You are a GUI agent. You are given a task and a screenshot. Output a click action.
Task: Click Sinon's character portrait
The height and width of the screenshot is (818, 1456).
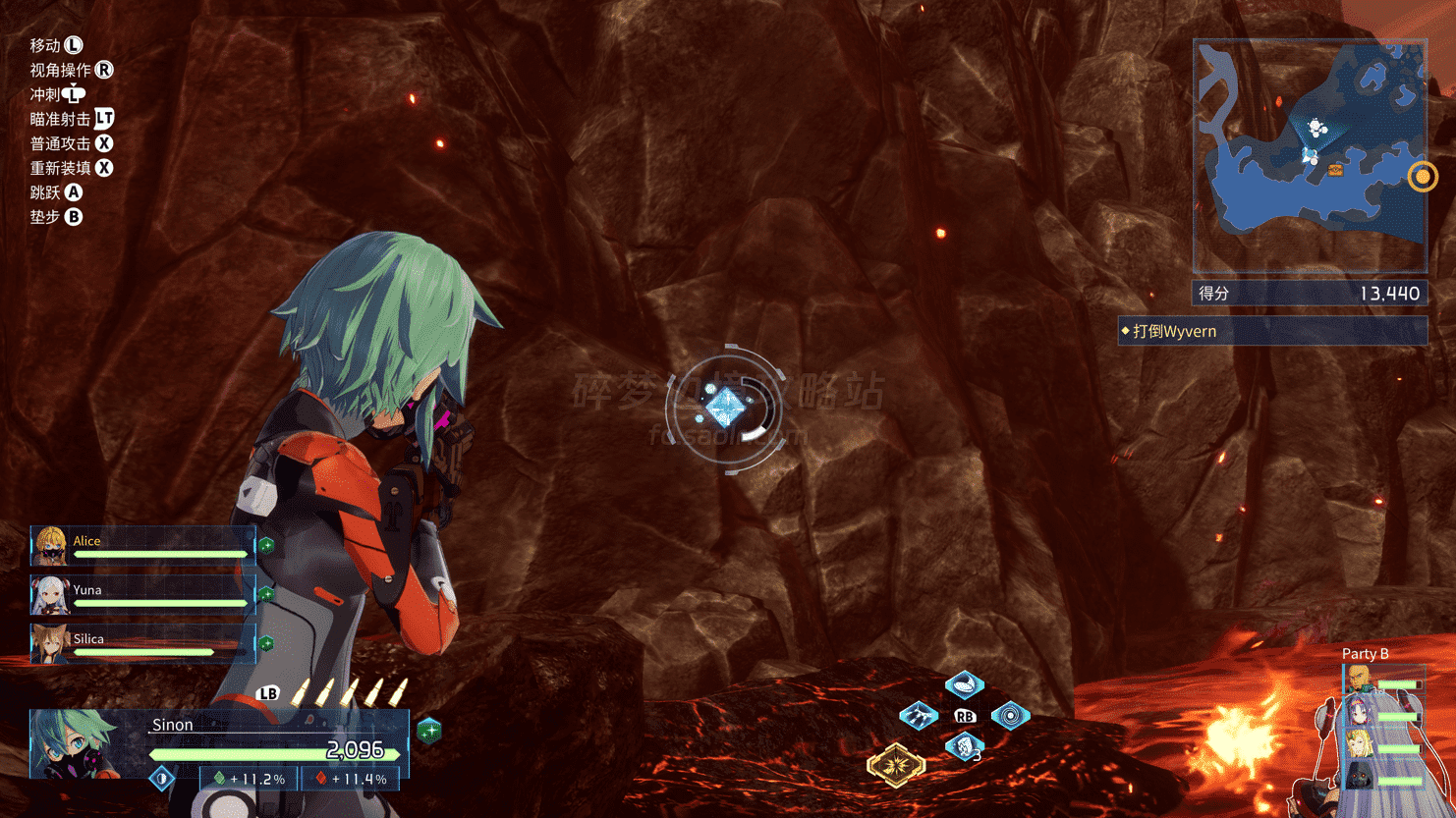(75, 744)
